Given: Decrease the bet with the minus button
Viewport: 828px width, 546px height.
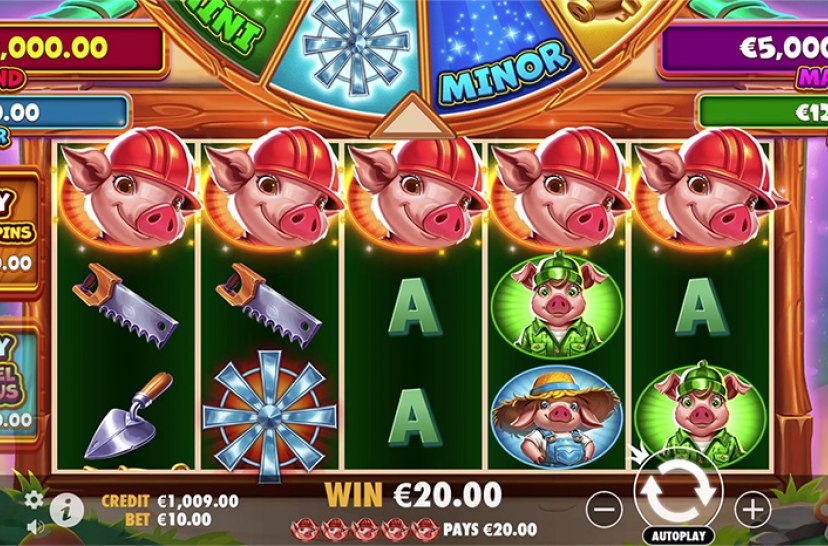Looking at the screenshot, I should pyautogui.click(x=604, y=510).
